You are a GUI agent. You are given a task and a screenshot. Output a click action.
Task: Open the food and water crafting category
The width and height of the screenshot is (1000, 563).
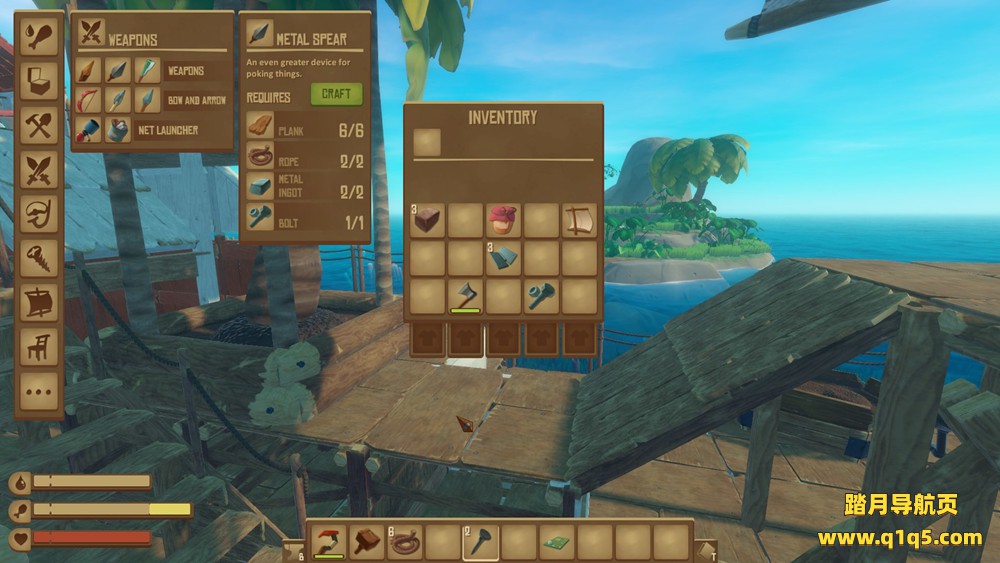pyautogui.click(x=39, y=37)
